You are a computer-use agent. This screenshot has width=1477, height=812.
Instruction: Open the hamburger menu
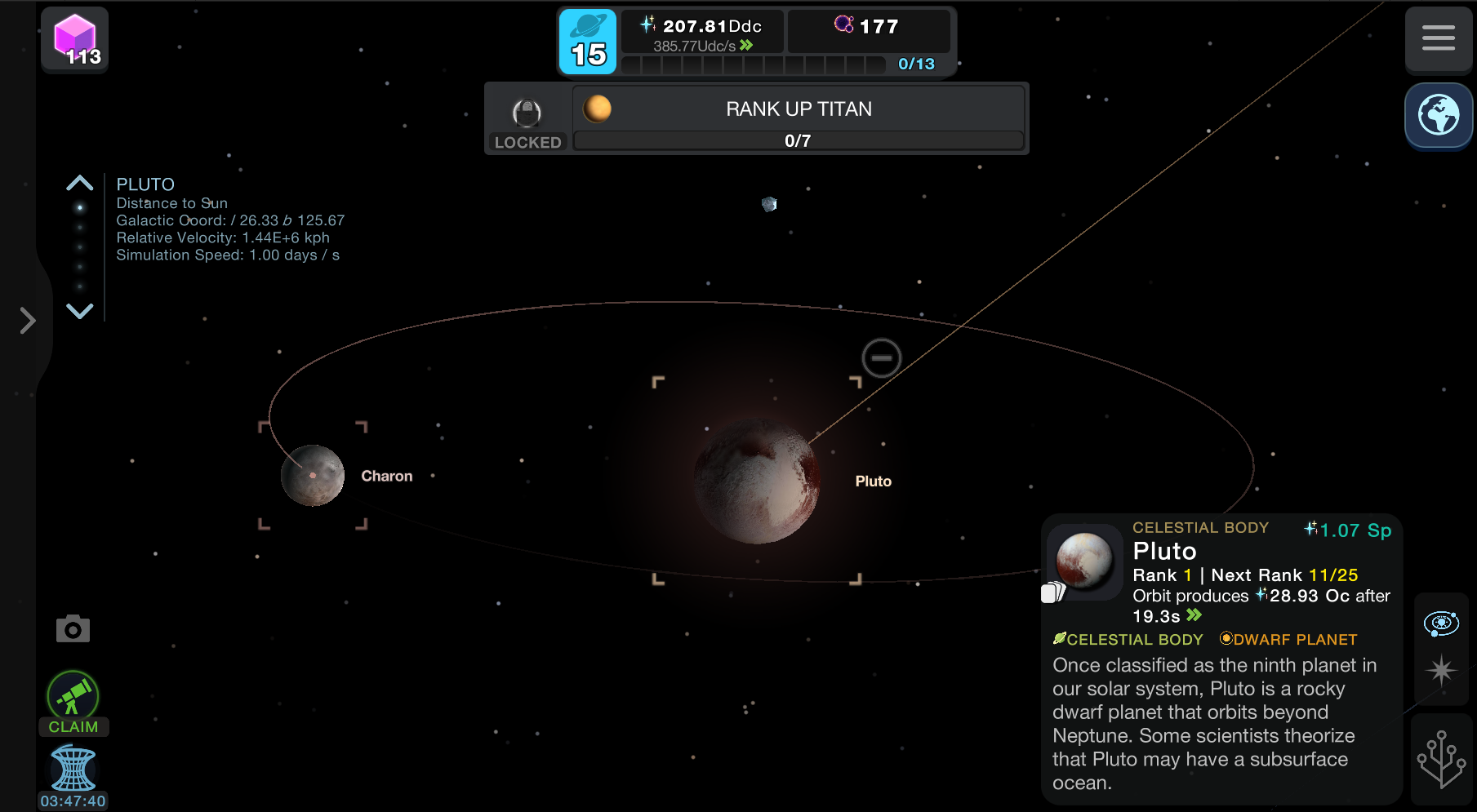click(1438, 38)
